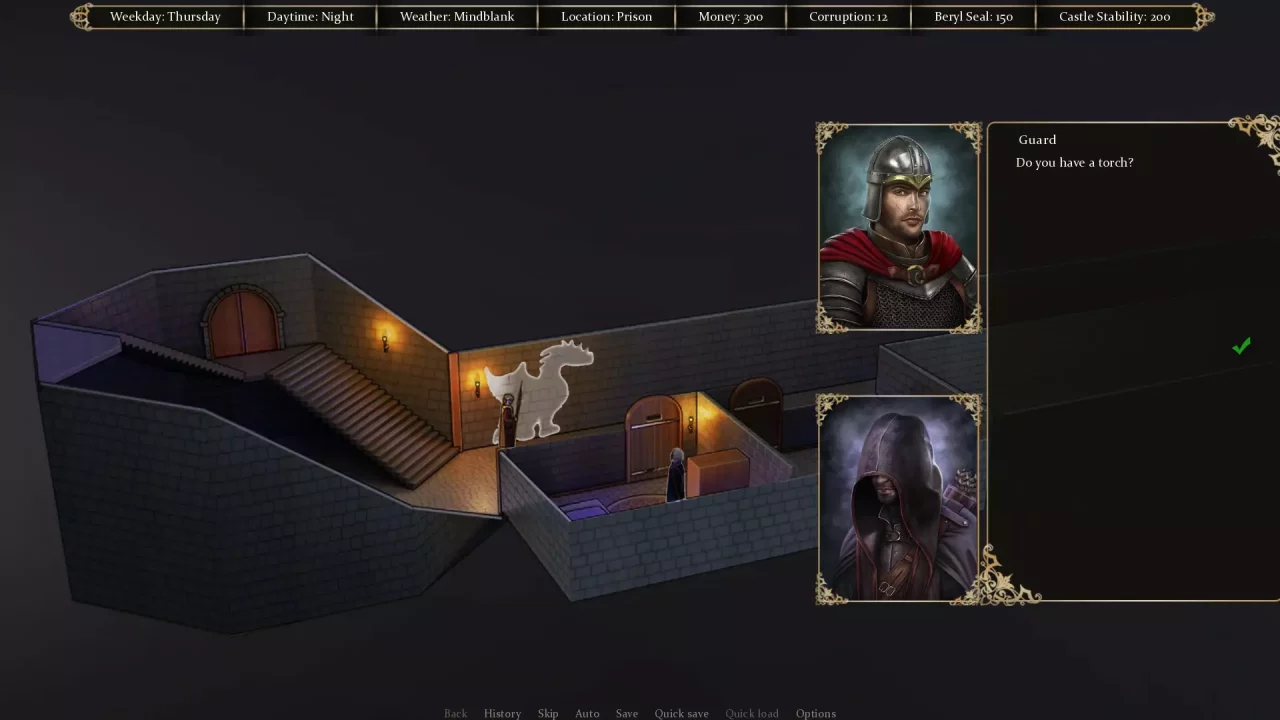Click the hooded stranger's portrait

(897, 497)
